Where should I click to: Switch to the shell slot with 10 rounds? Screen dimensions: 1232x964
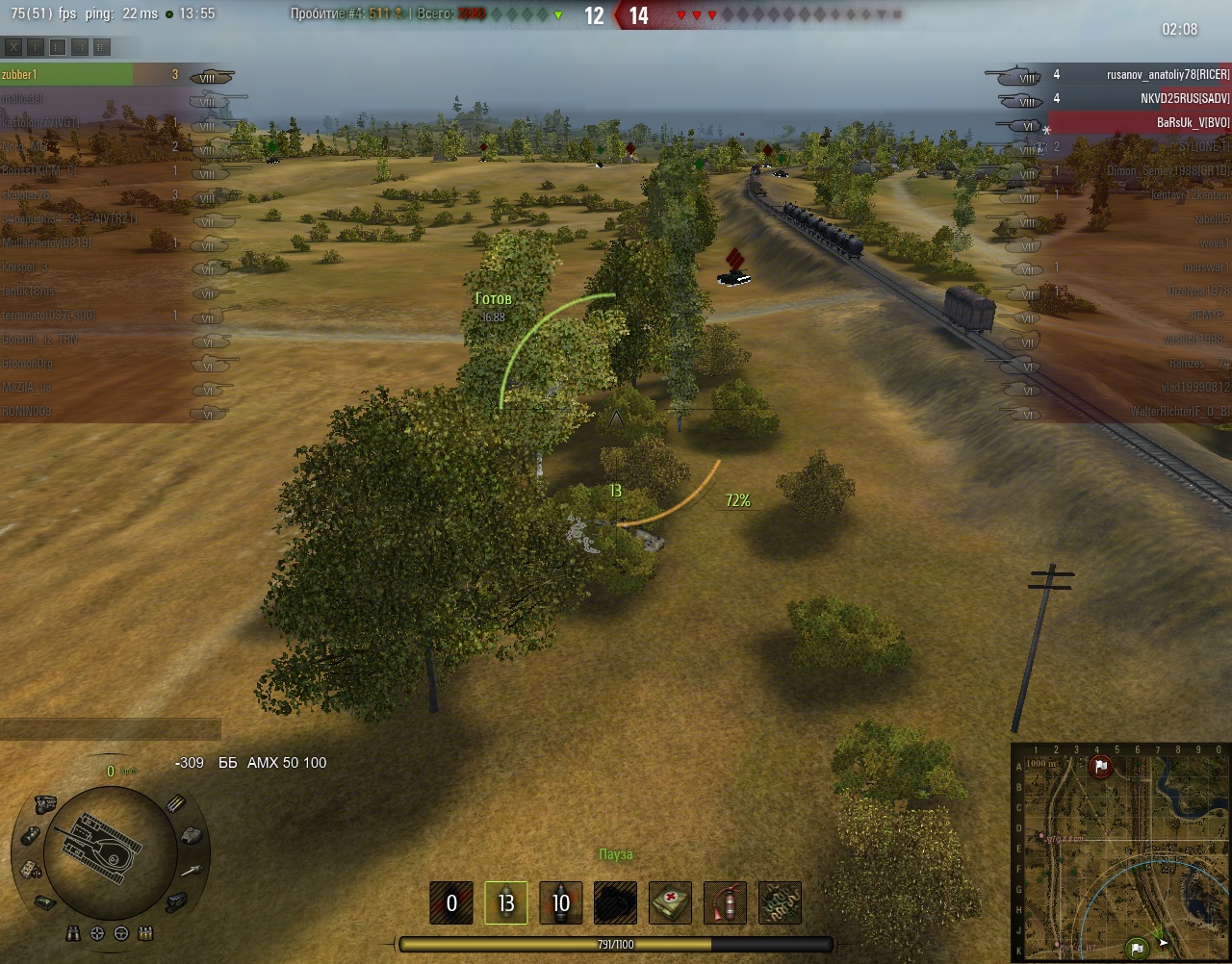(x=560, y=902)
